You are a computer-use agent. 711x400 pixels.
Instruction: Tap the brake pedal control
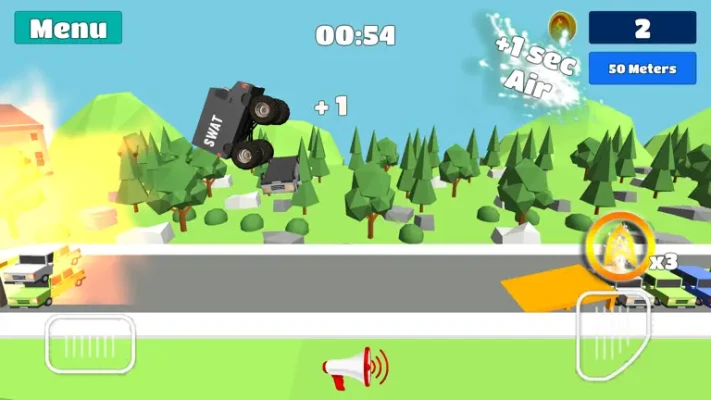click(x=90, y=344)
